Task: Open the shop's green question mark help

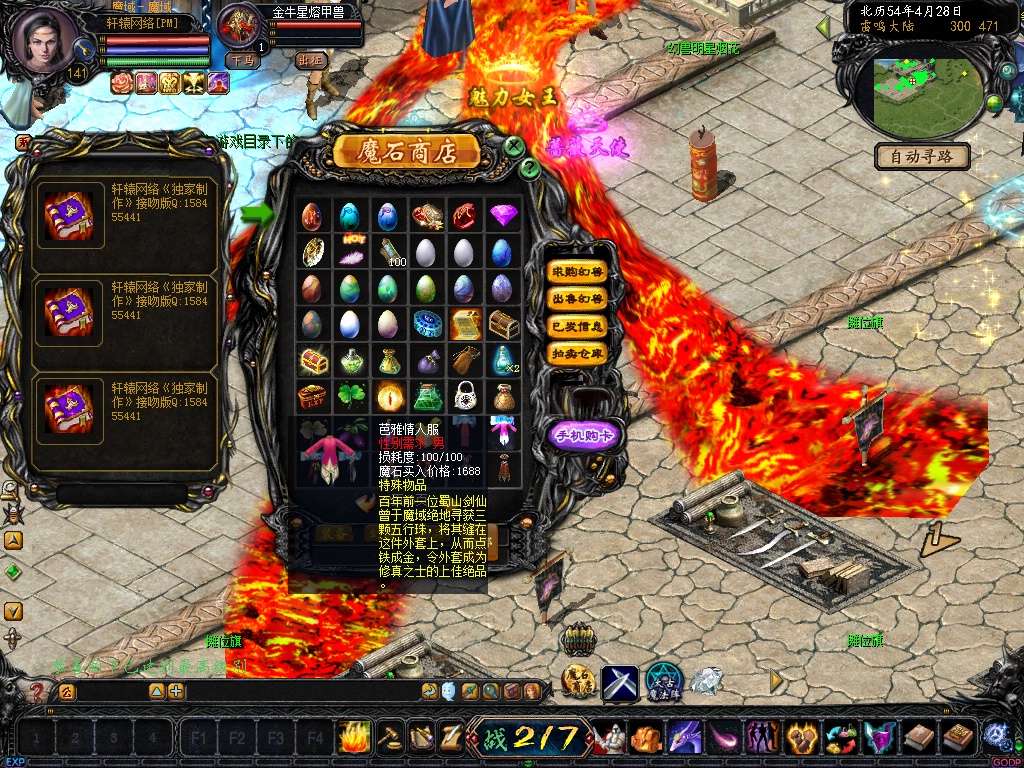Action: tap(530, 168)
